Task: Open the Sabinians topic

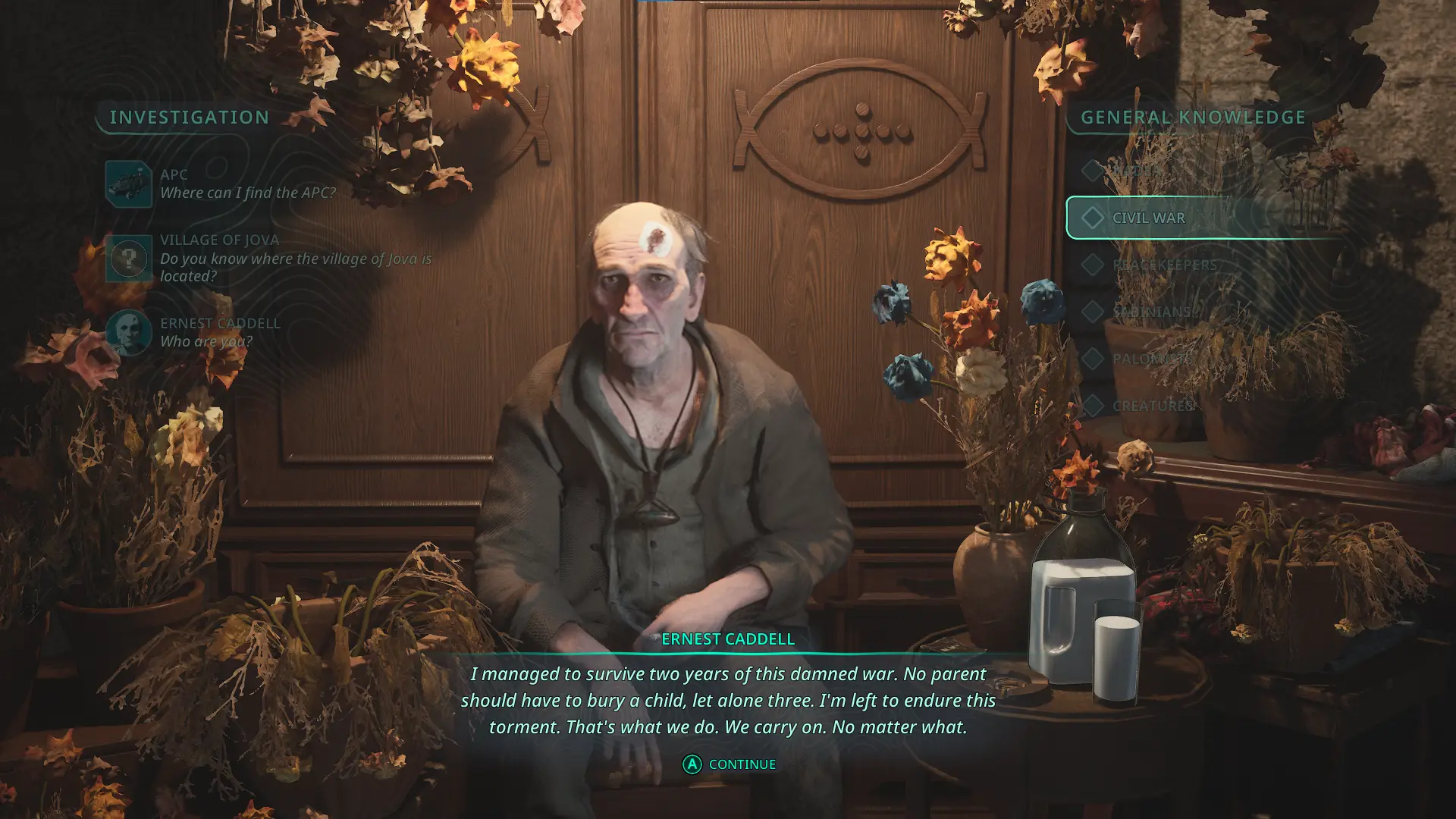Action: (1151, 312)
